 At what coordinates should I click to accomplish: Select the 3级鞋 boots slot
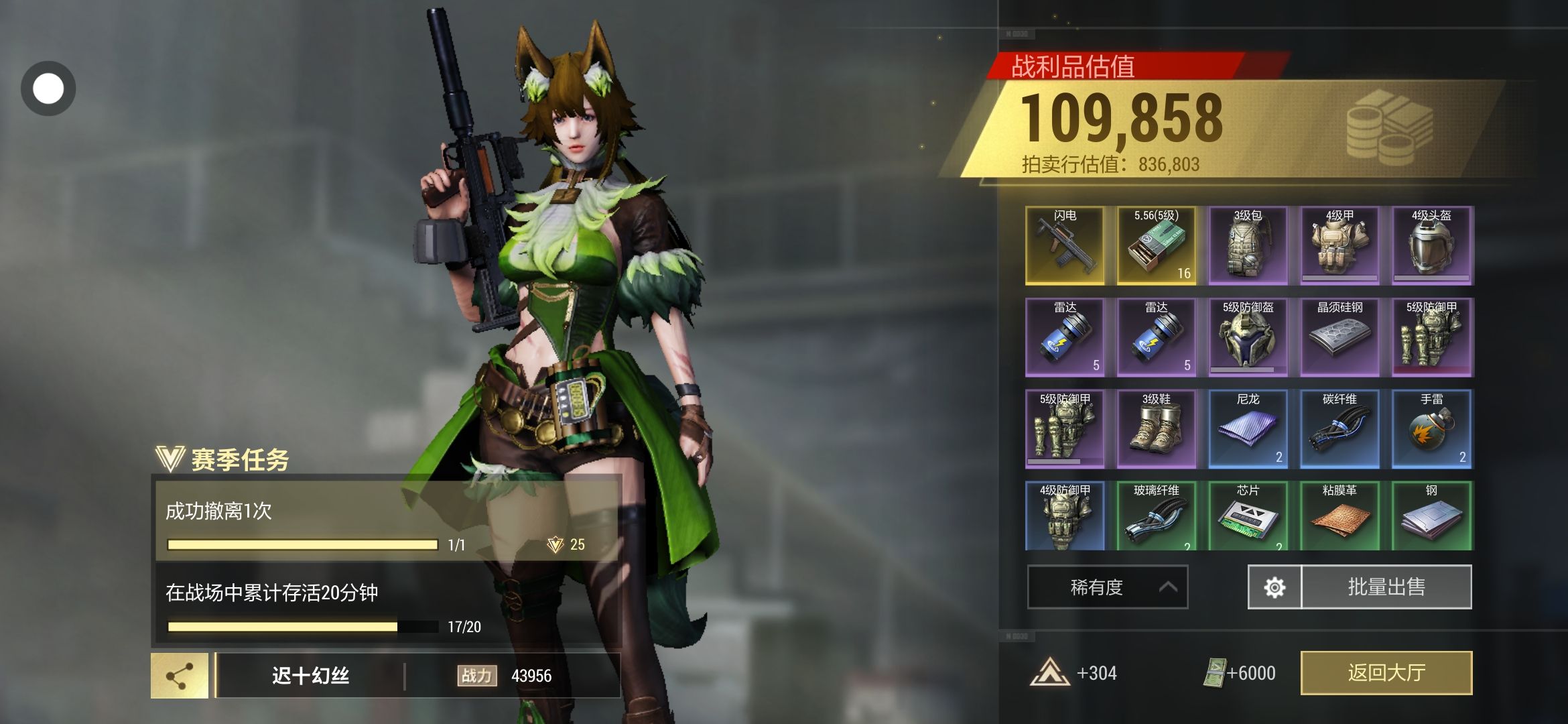[x=1156, y=428]
